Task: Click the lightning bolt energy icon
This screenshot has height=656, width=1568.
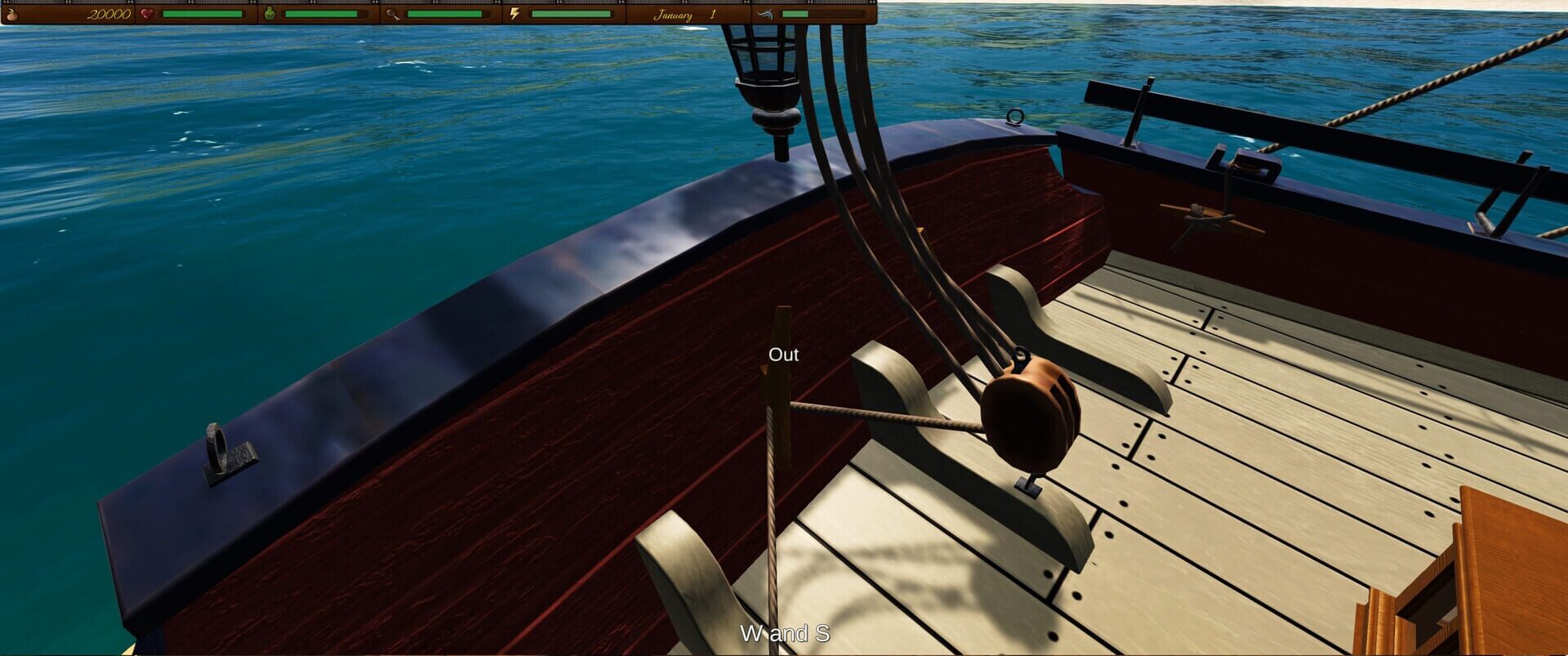Action: click(517, 15)
